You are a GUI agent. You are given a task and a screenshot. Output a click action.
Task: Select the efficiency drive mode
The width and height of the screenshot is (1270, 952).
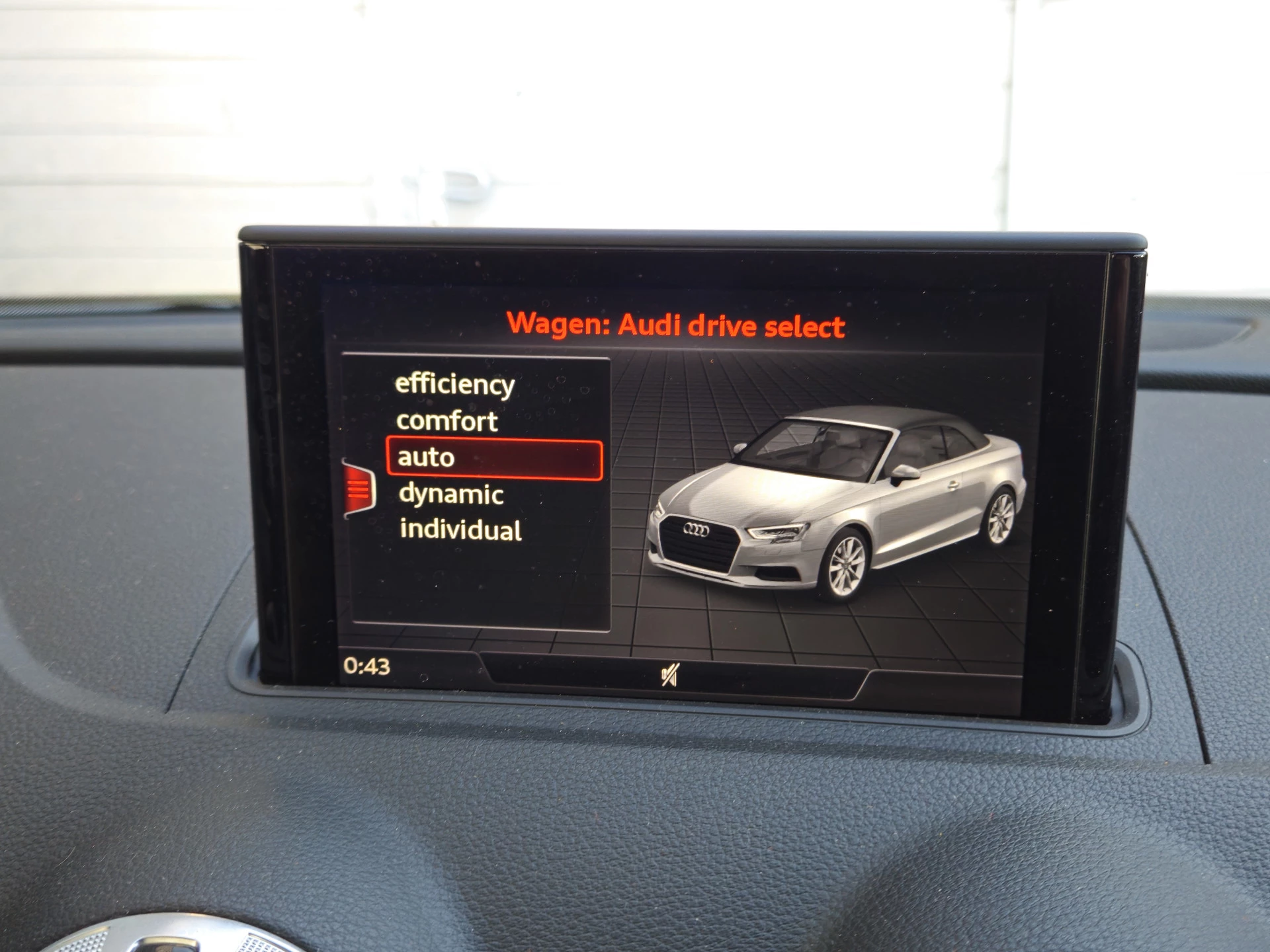click(x=454, y=384)
